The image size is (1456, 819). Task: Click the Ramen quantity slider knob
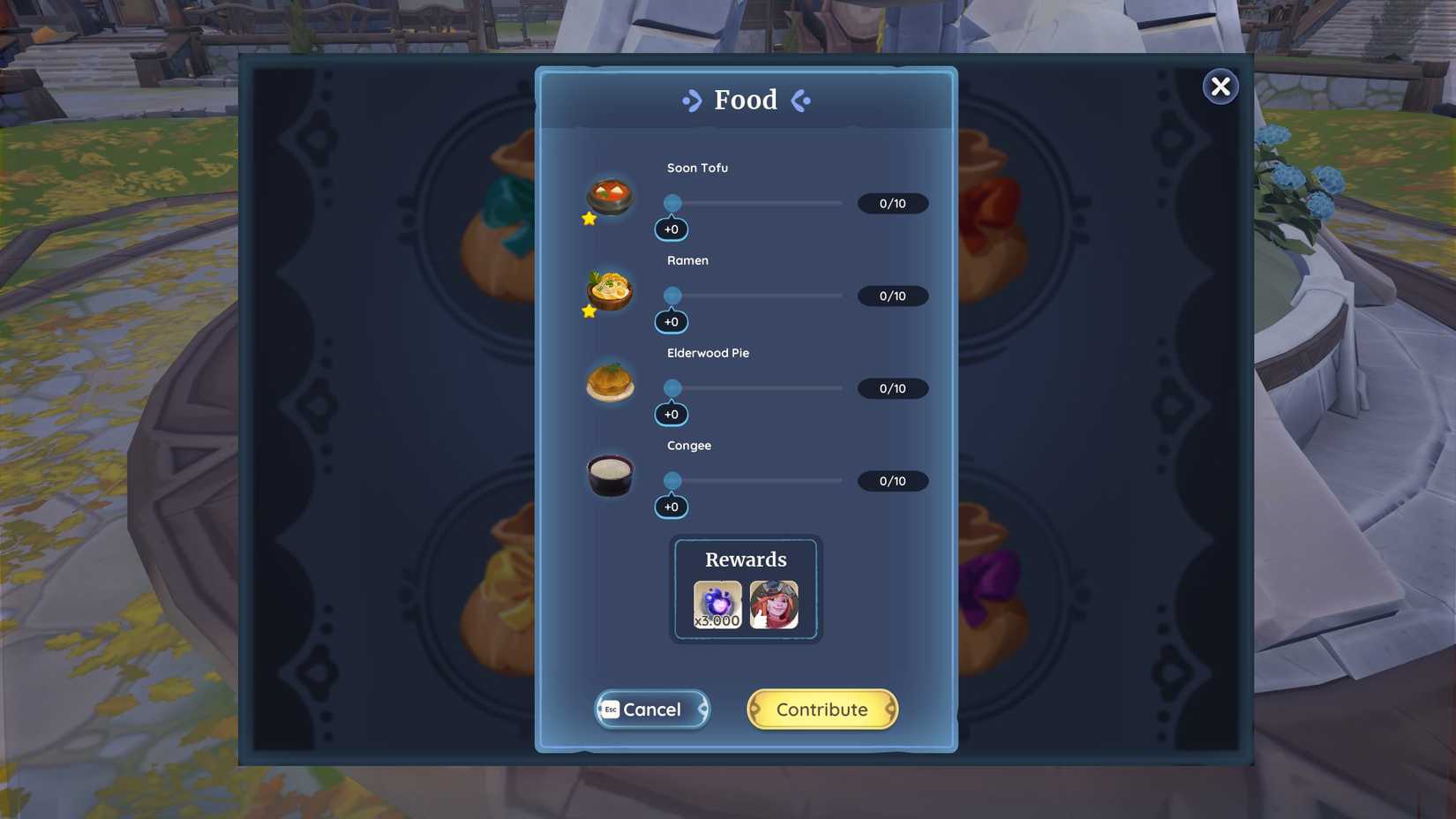click(x=672, y=296)
